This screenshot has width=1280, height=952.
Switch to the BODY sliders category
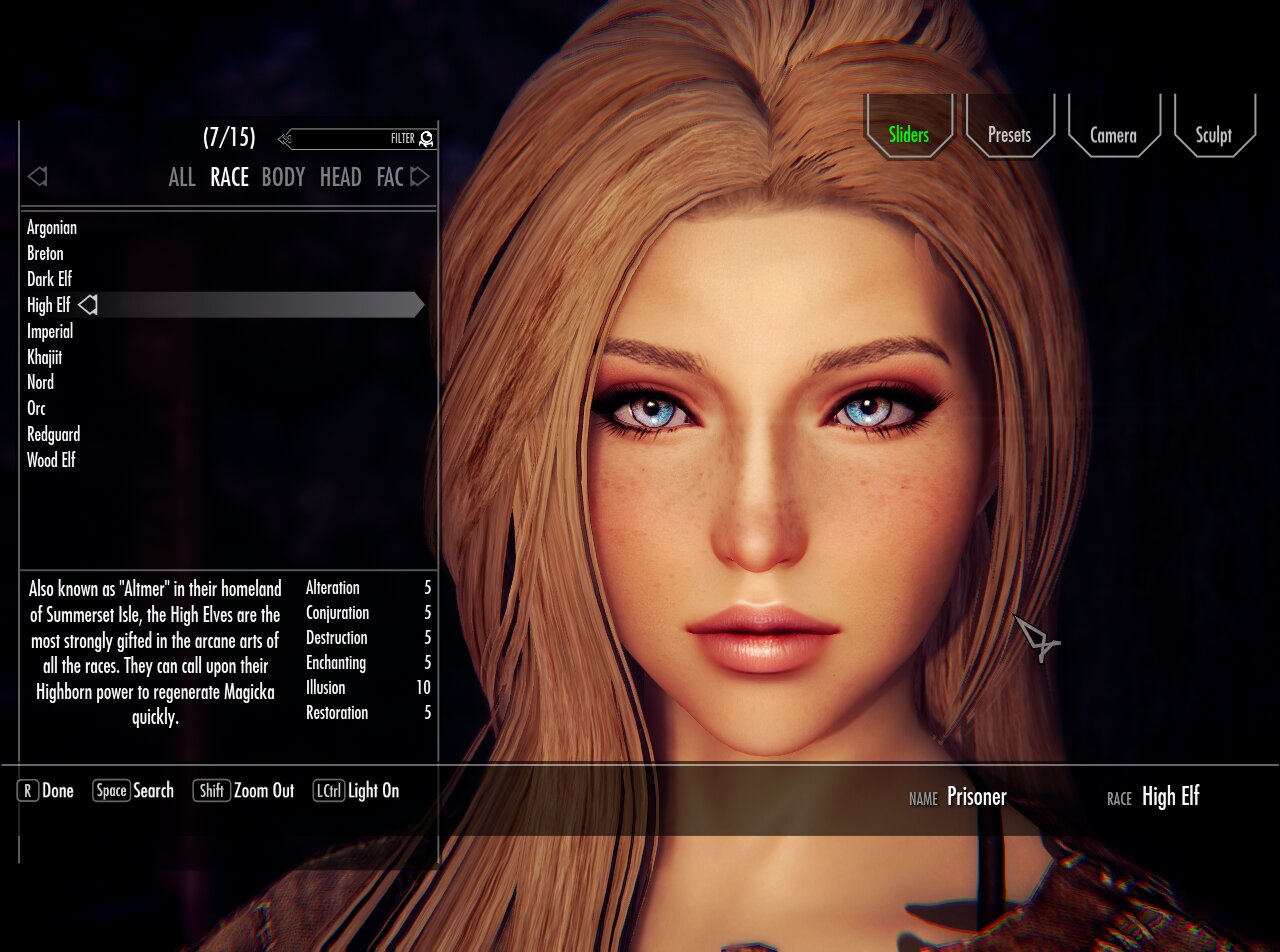[282, 177]
